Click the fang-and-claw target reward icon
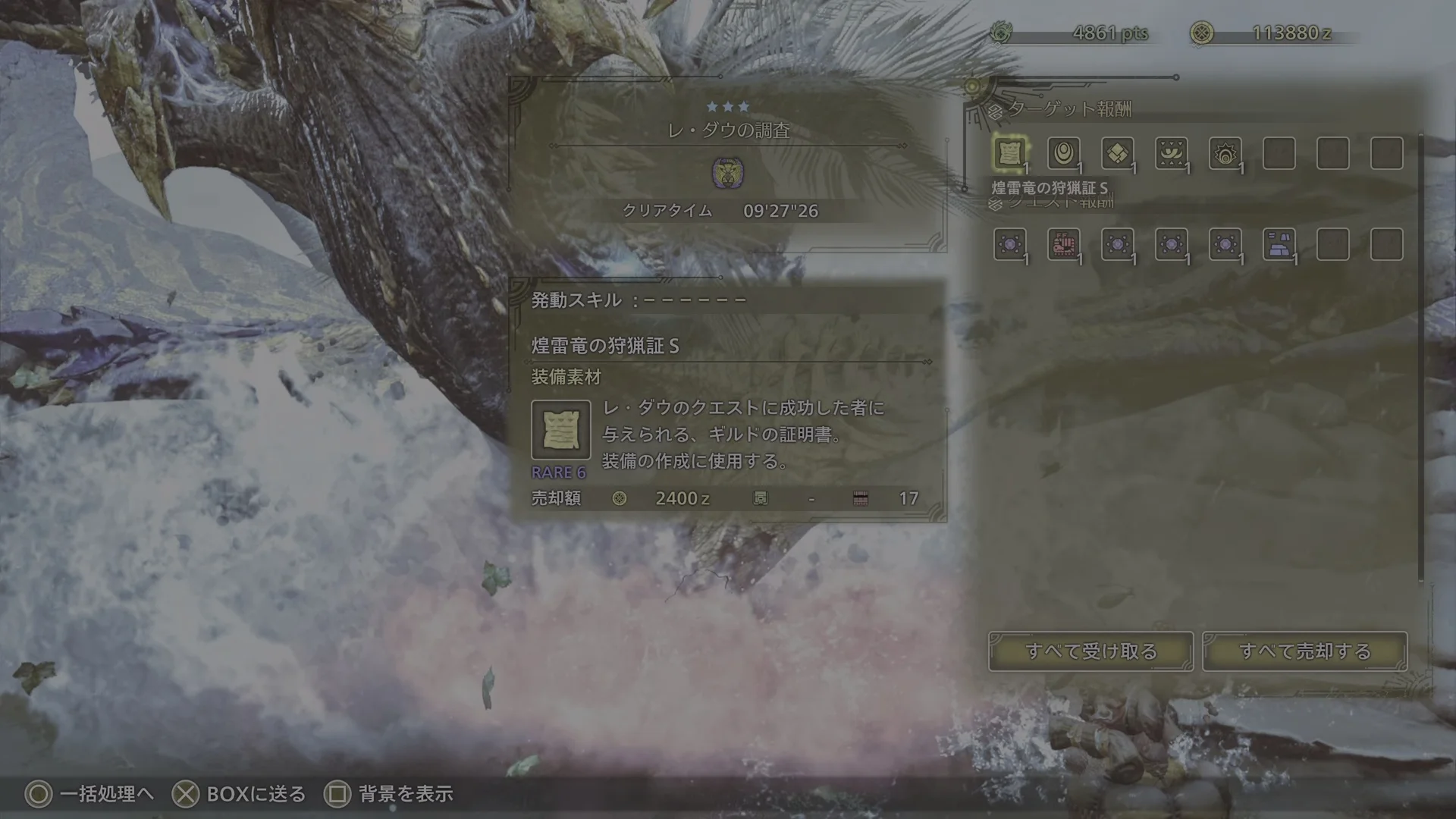Viewport: 1456px width, 819px height. pyautogui.click(x=1172, y=154)
